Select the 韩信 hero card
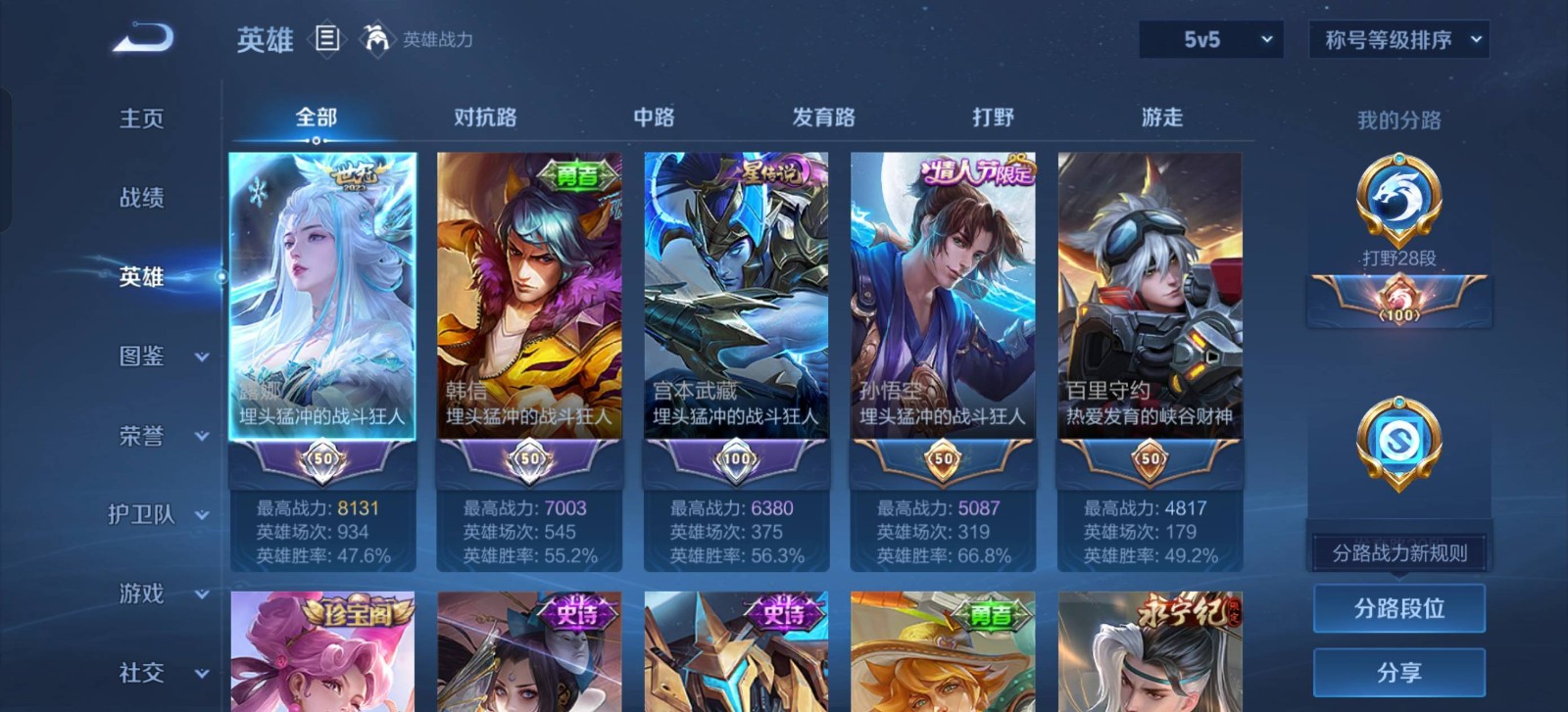Screen dimensions: 1568x712 pyautogui.click(x=529, y=294)
